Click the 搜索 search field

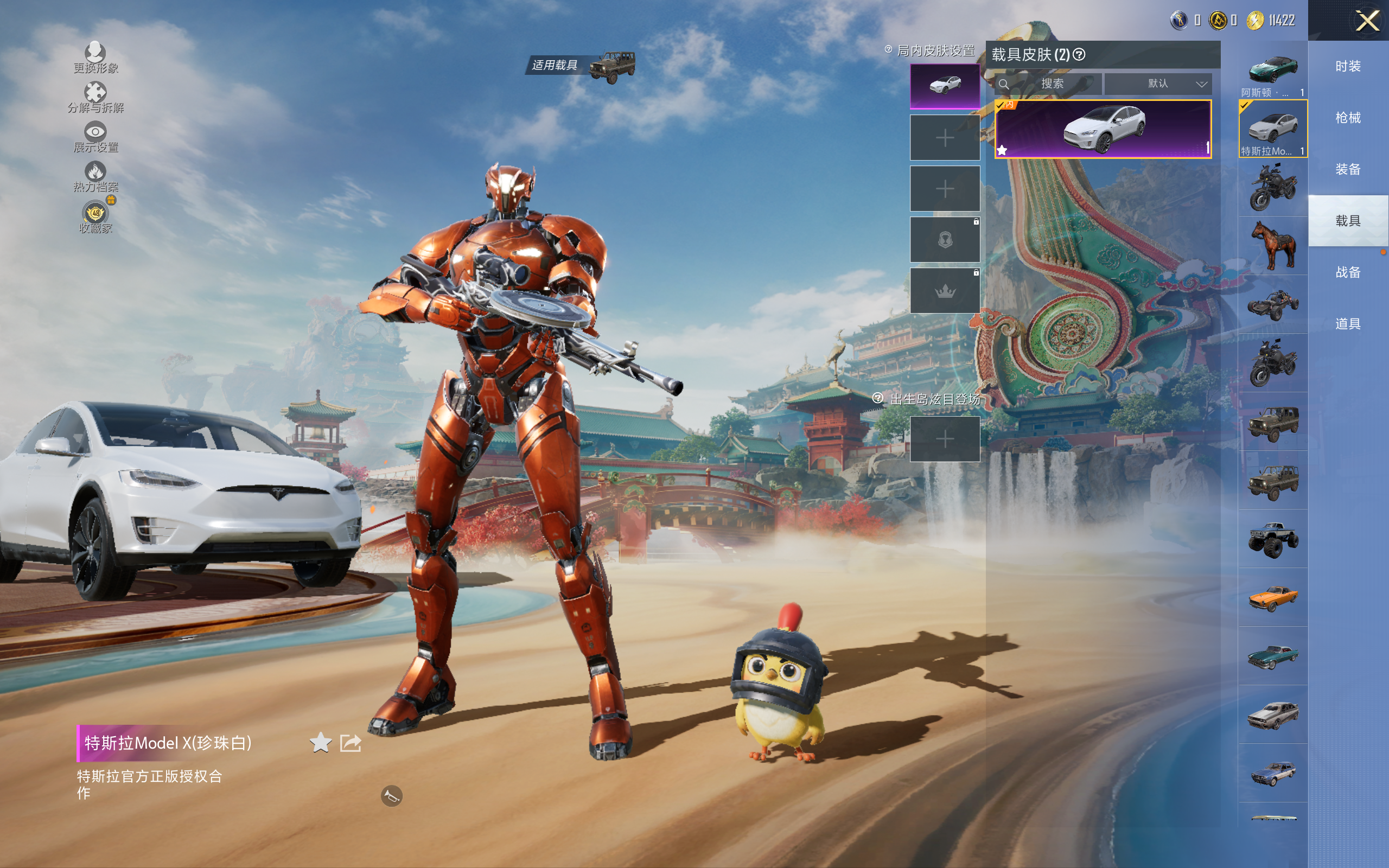[x=1048, y=84]
